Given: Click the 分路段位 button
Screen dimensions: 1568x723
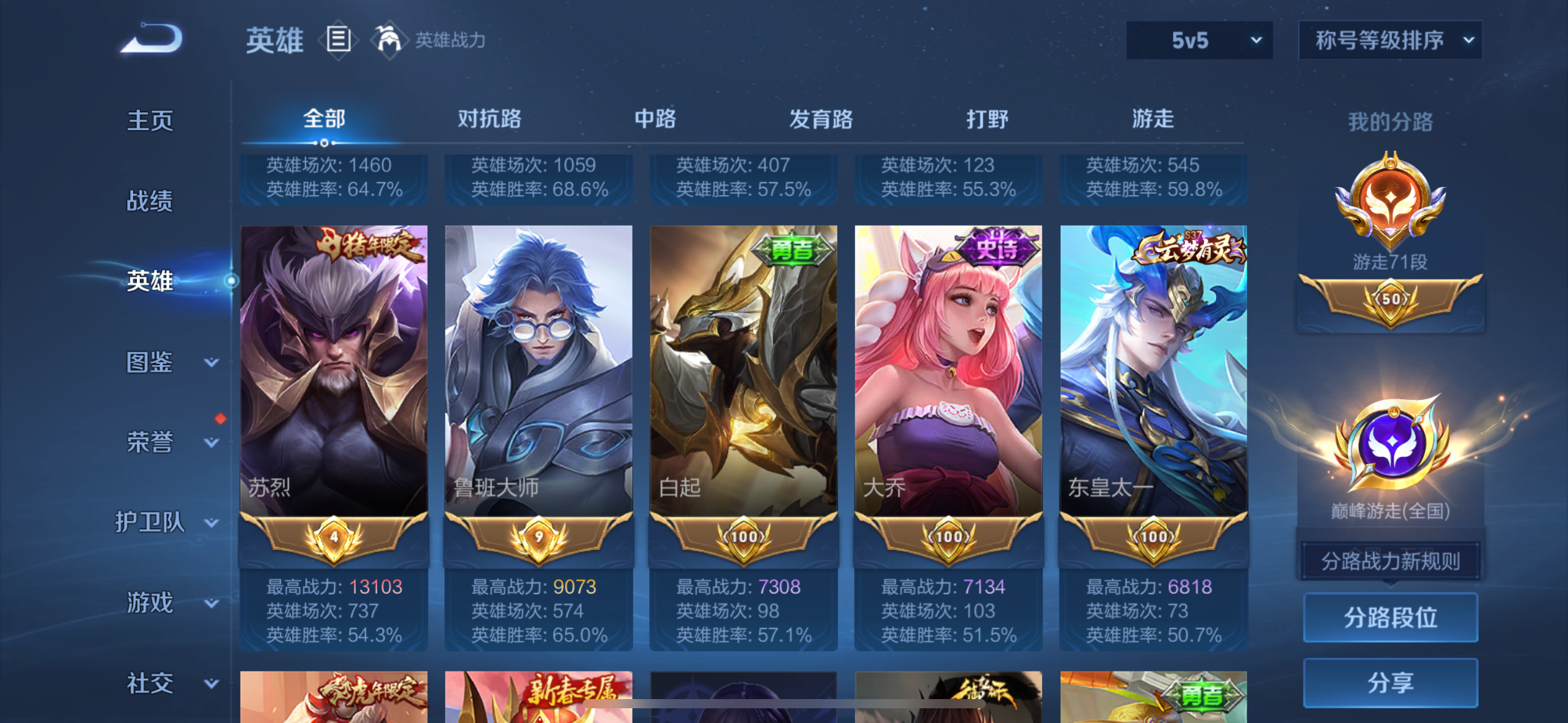Looking at the screenshot, I should [1390, 617].
